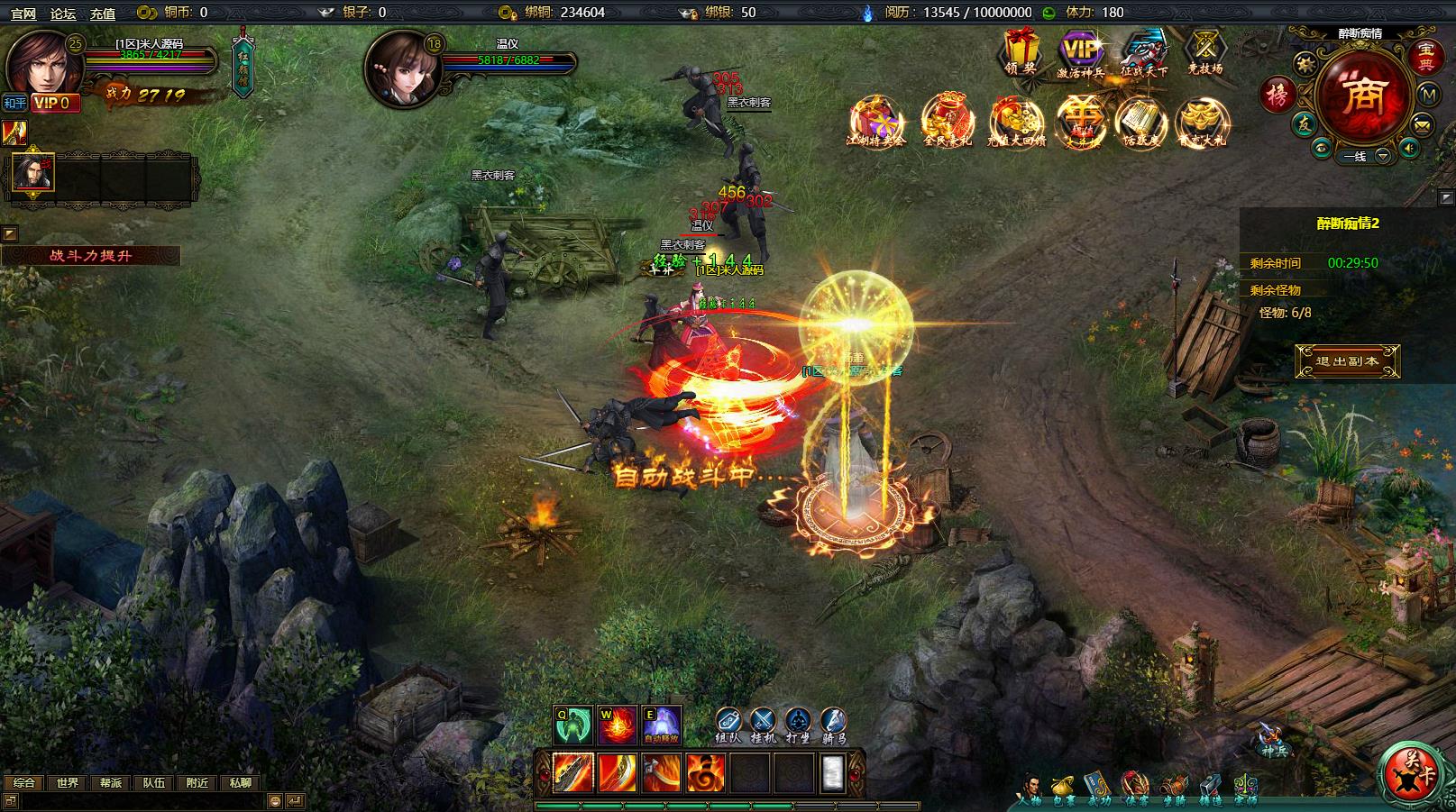Open the 一线 server line dropdown
1456x812 pixels.
tap(1382, 156)
